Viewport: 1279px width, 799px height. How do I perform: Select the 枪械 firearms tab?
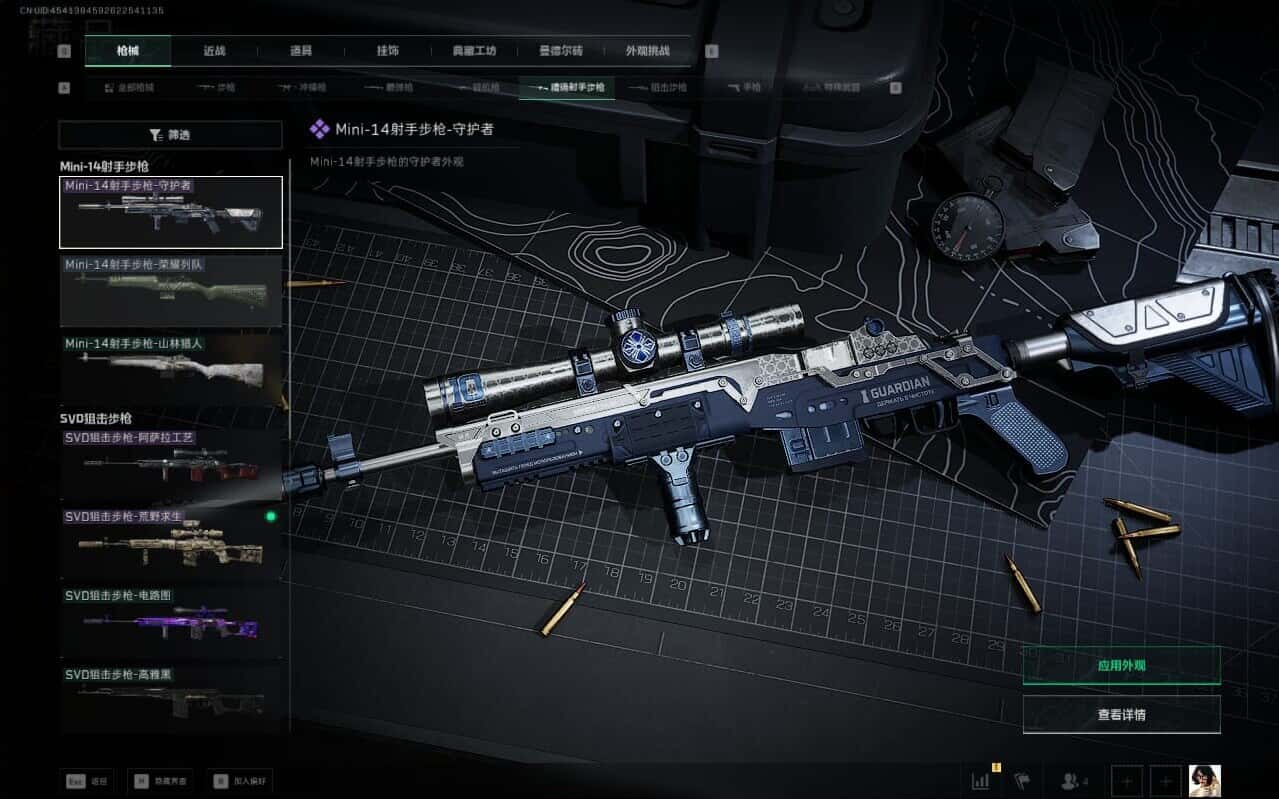[128, 51]
